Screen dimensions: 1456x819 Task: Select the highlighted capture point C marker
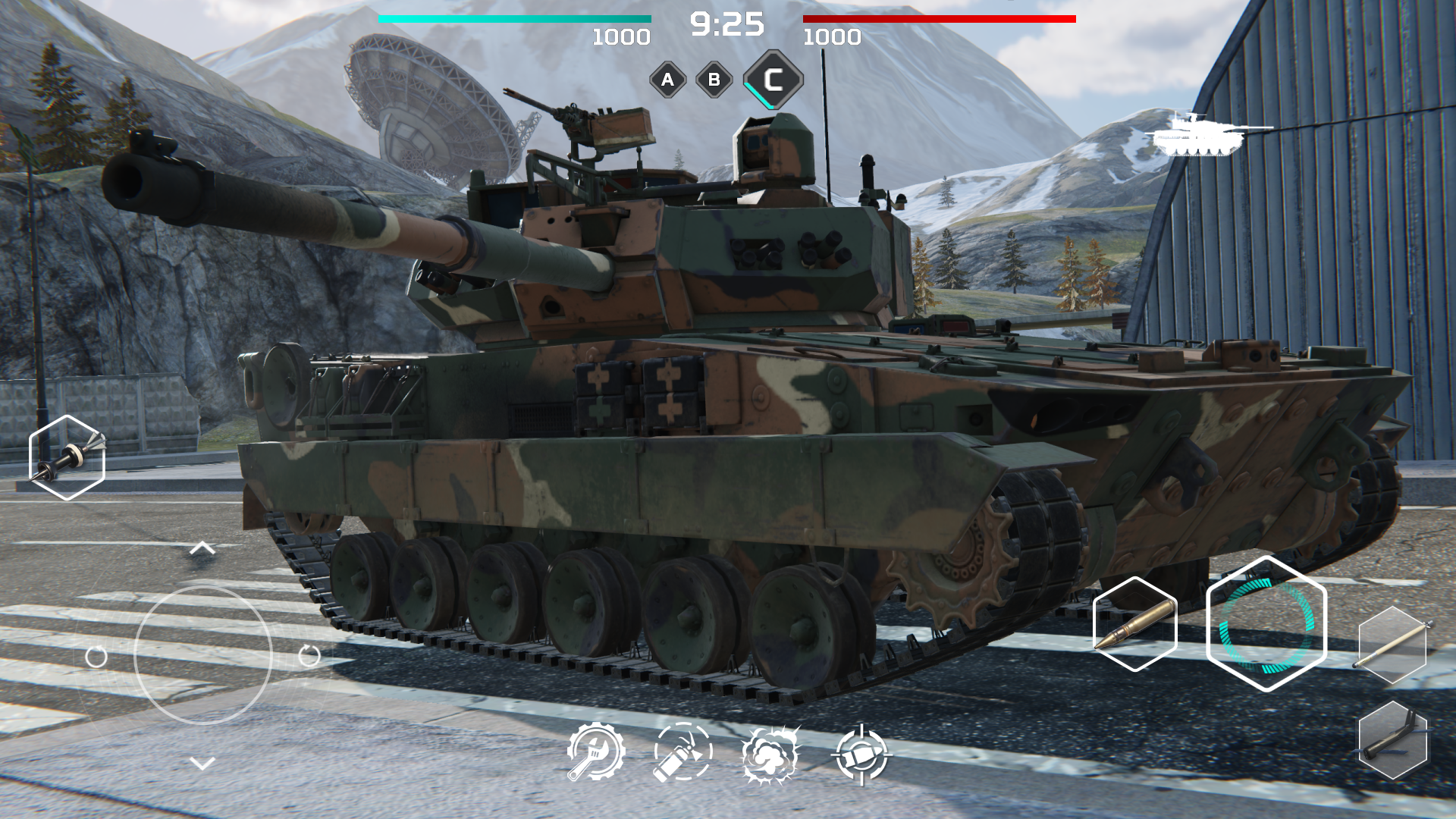coord(773,78)
